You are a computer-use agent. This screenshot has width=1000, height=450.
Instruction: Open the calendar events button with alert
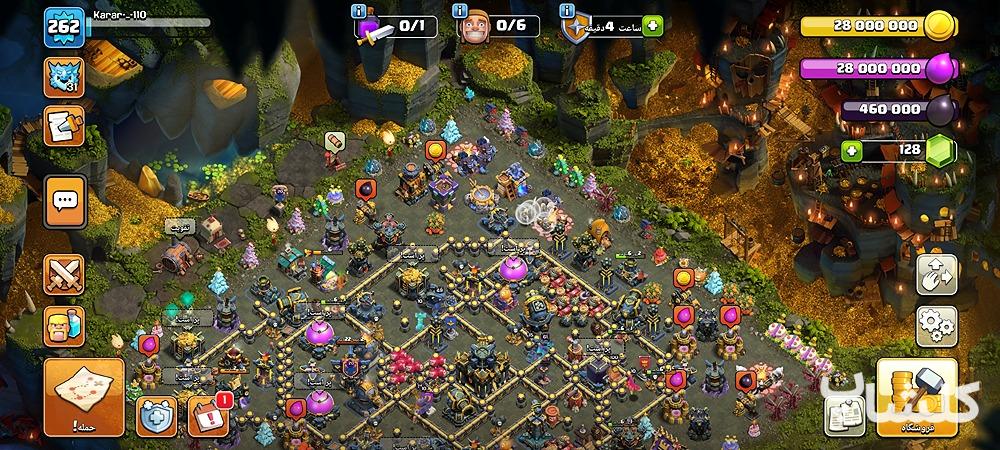[x=207, y=414]
